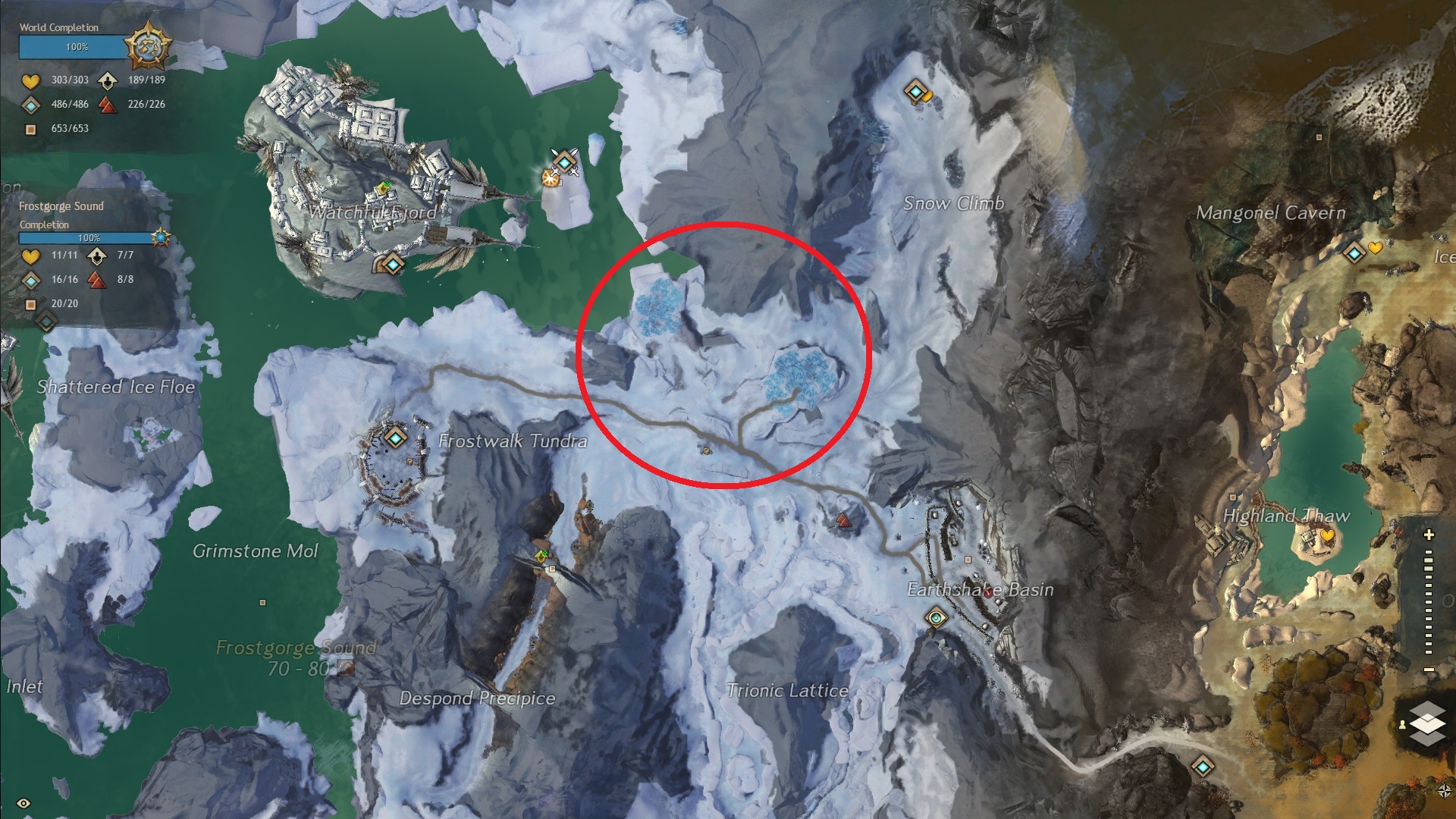
Task: Click the Earthshake Basin waypoint
Action: [x=937, y=618]
